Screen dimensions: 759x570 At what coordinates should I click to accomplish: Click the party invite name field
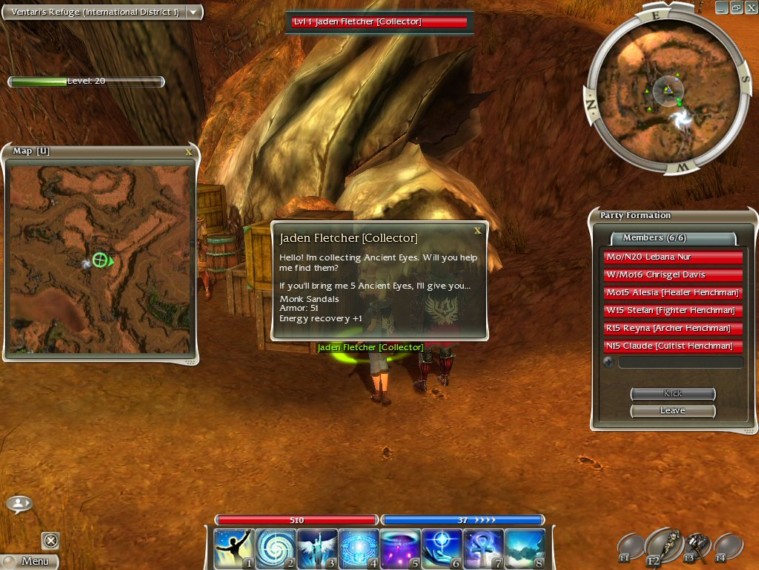coord(679,363)
